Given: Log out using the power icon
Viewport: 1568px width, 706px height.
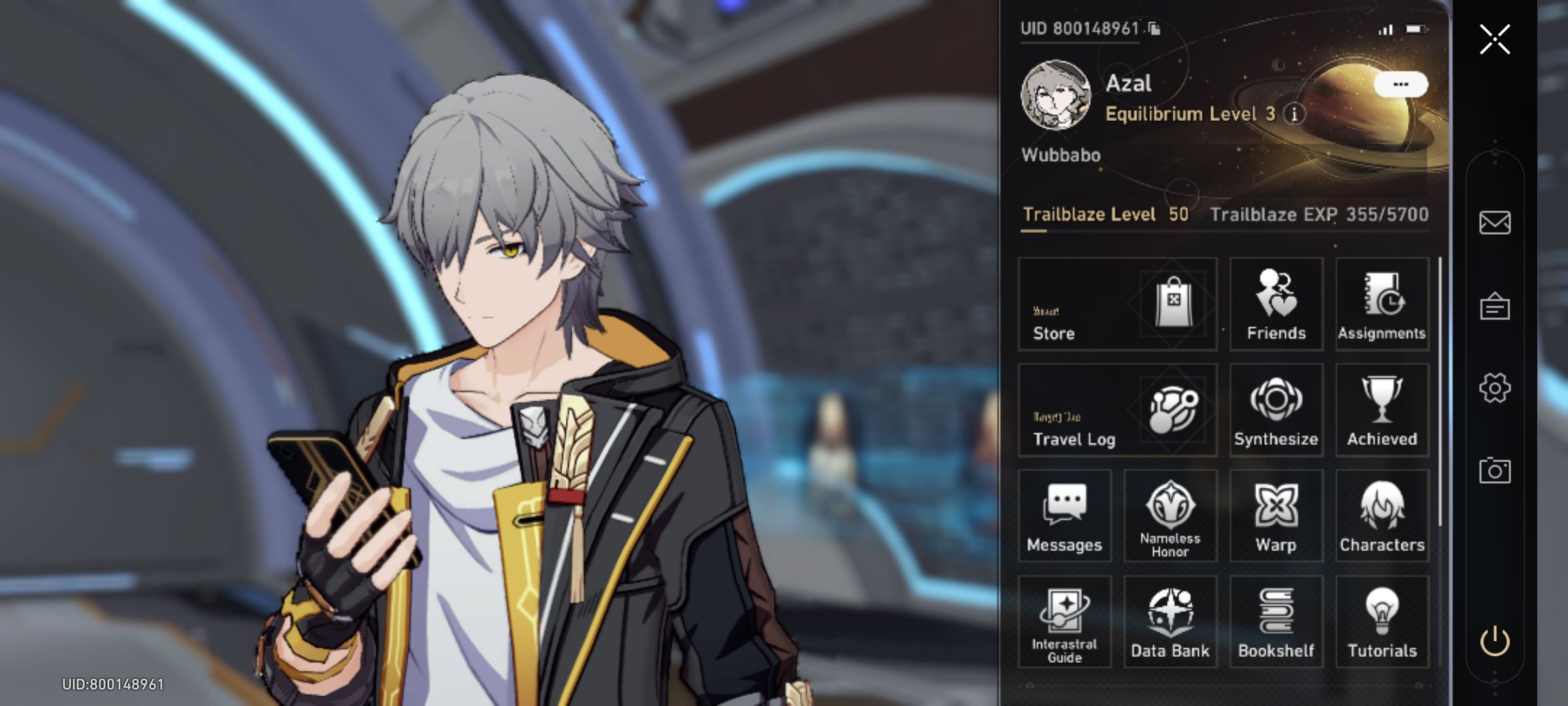Looking at the screenshot, I should pos(1495,633).
